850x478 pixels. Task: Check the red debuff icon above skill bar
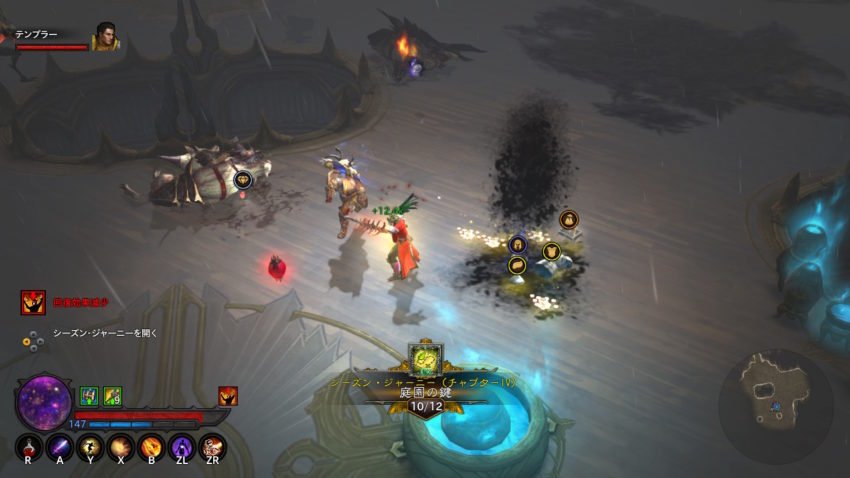tap(228, 396)
